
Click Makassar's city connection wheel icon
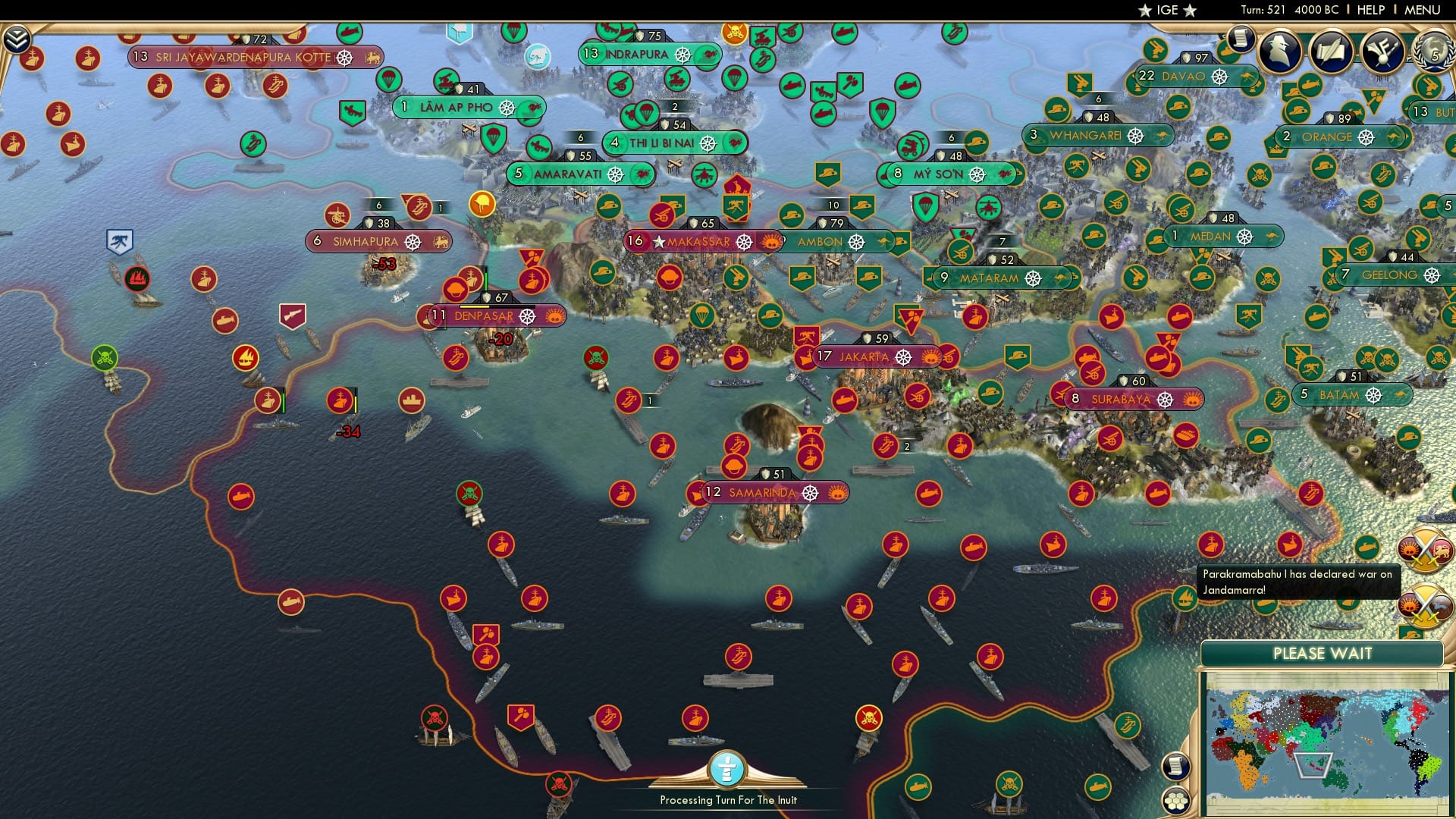coord(744,243)
